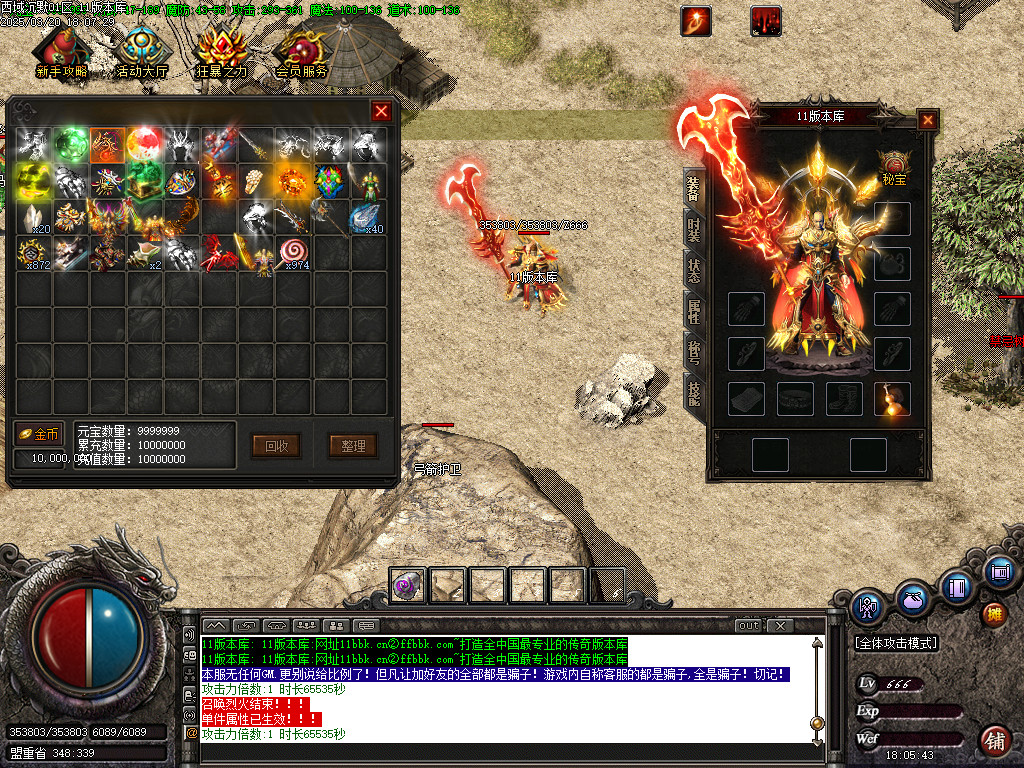Select the equipped gourd item slot
This screenshot has width=1024, height=768.
(892, 399)
